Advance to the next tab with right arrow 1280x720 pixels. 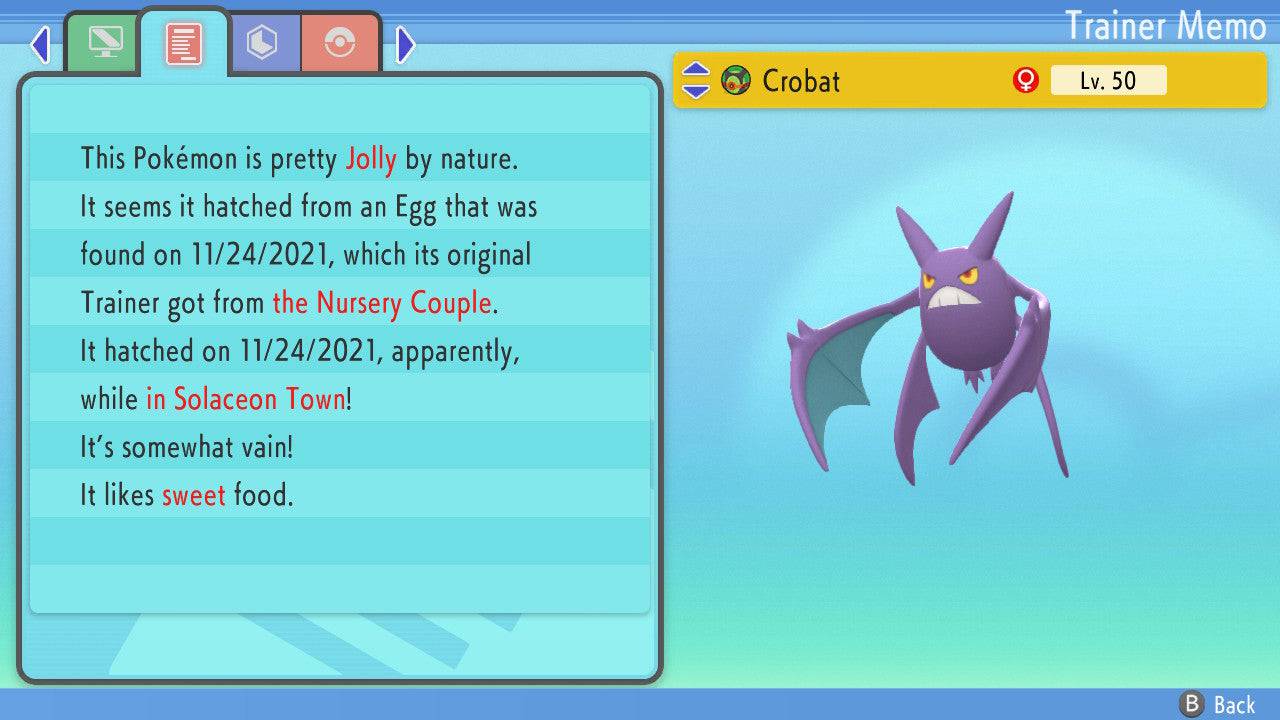(405, 44)
